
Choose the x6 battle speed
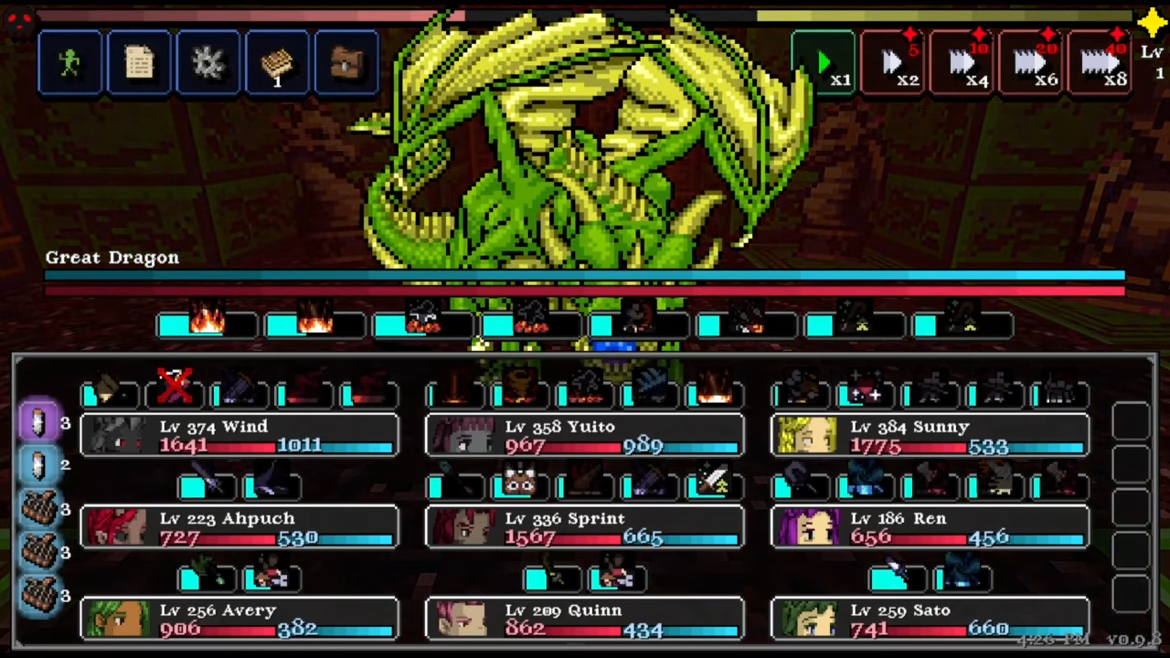tap(1031, 64)
